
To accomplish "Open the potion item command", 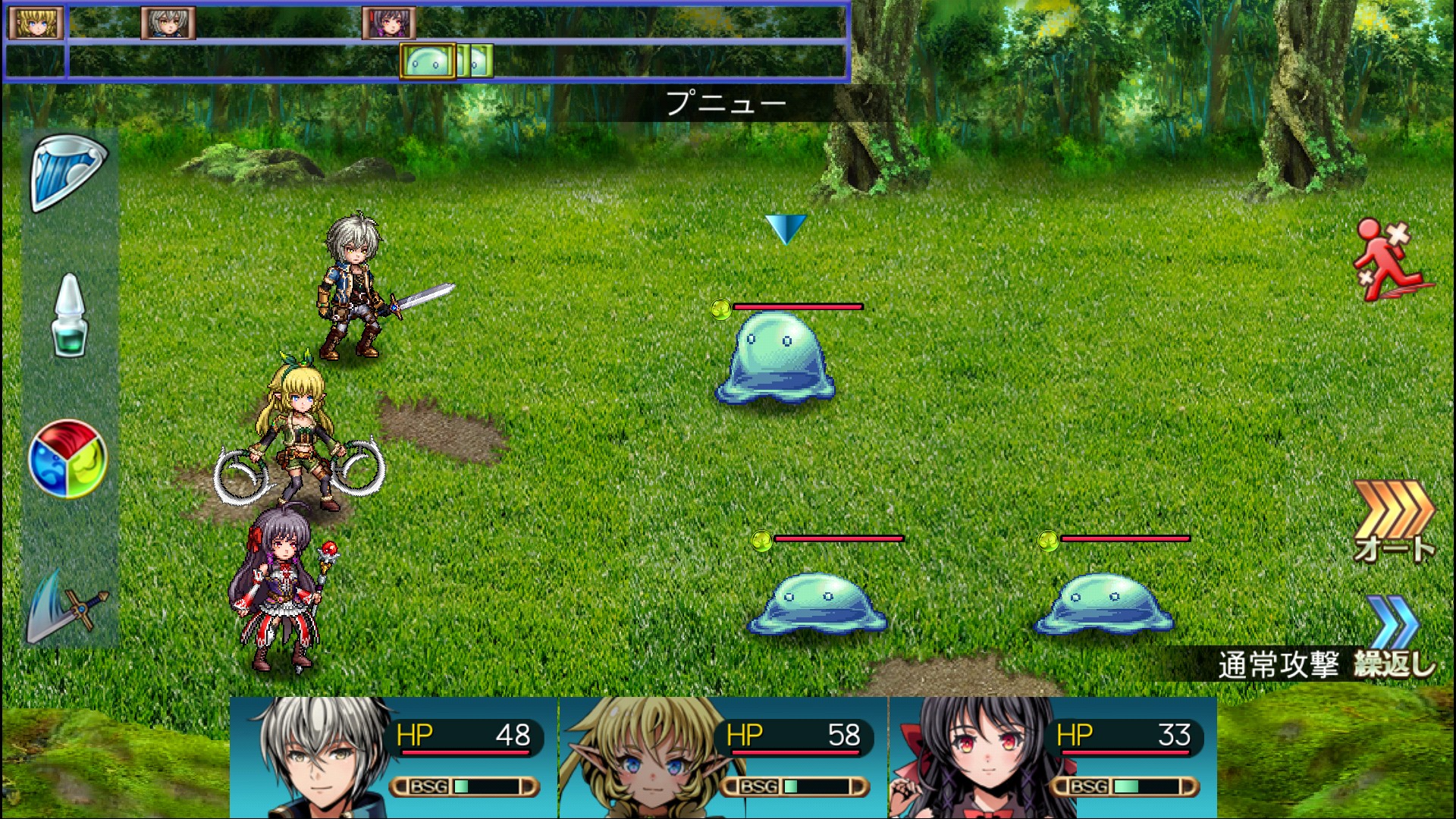I will [x=69, y=316].
